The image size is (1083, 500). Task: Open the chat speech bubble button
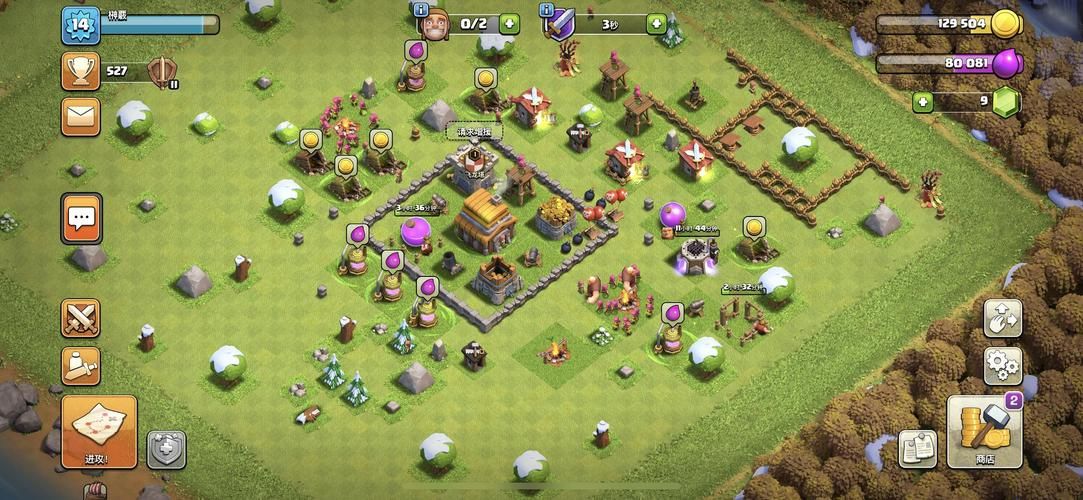click(x=82, y=217)
